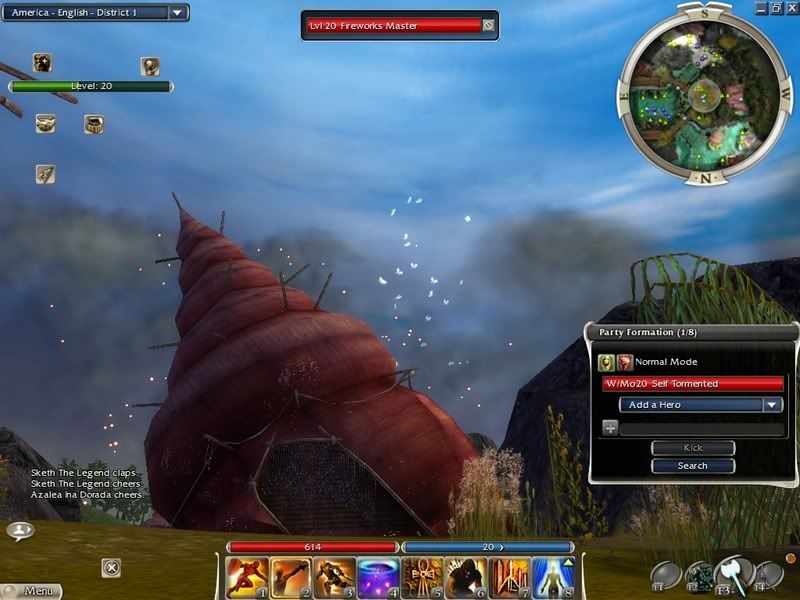Click the handshake icon
The width and height of the screenshot is (800, 600).
[45, 124]
